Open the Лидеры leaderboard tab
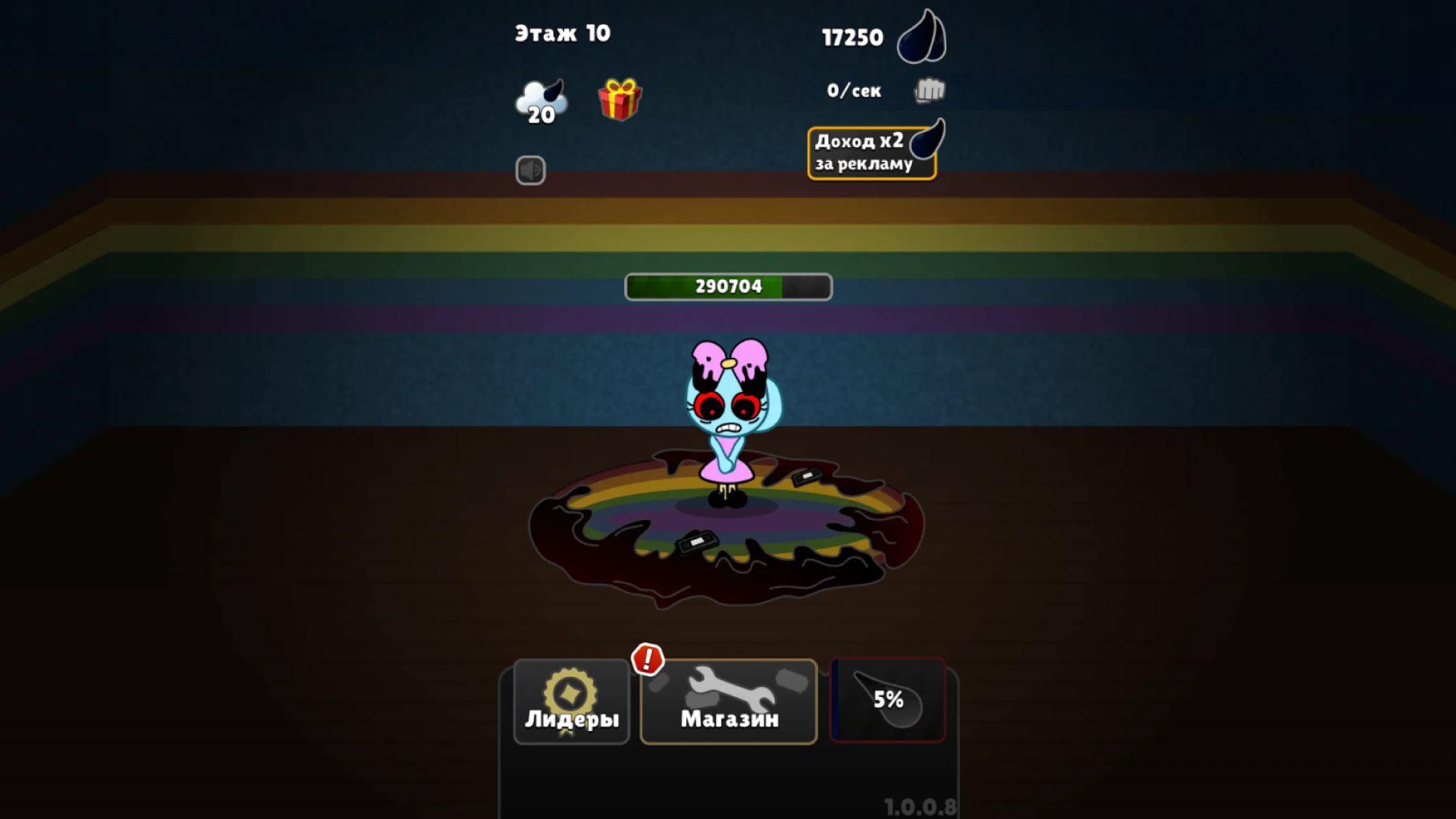The width and height of the screenshot is (1456, 819). pyautogui.click(x=571, y=701)
